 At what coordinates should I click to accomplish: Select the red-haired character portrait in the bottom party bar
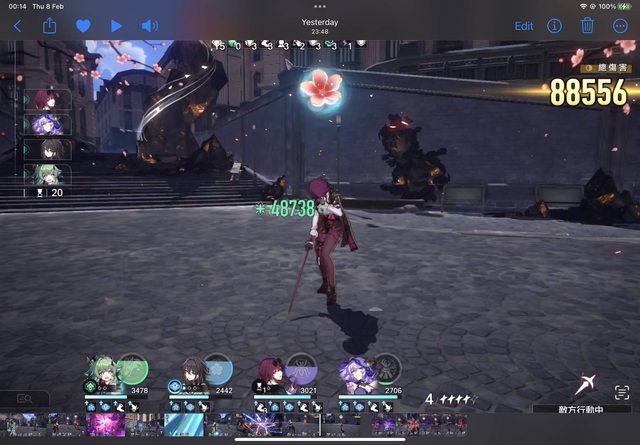tap(272, 370)
